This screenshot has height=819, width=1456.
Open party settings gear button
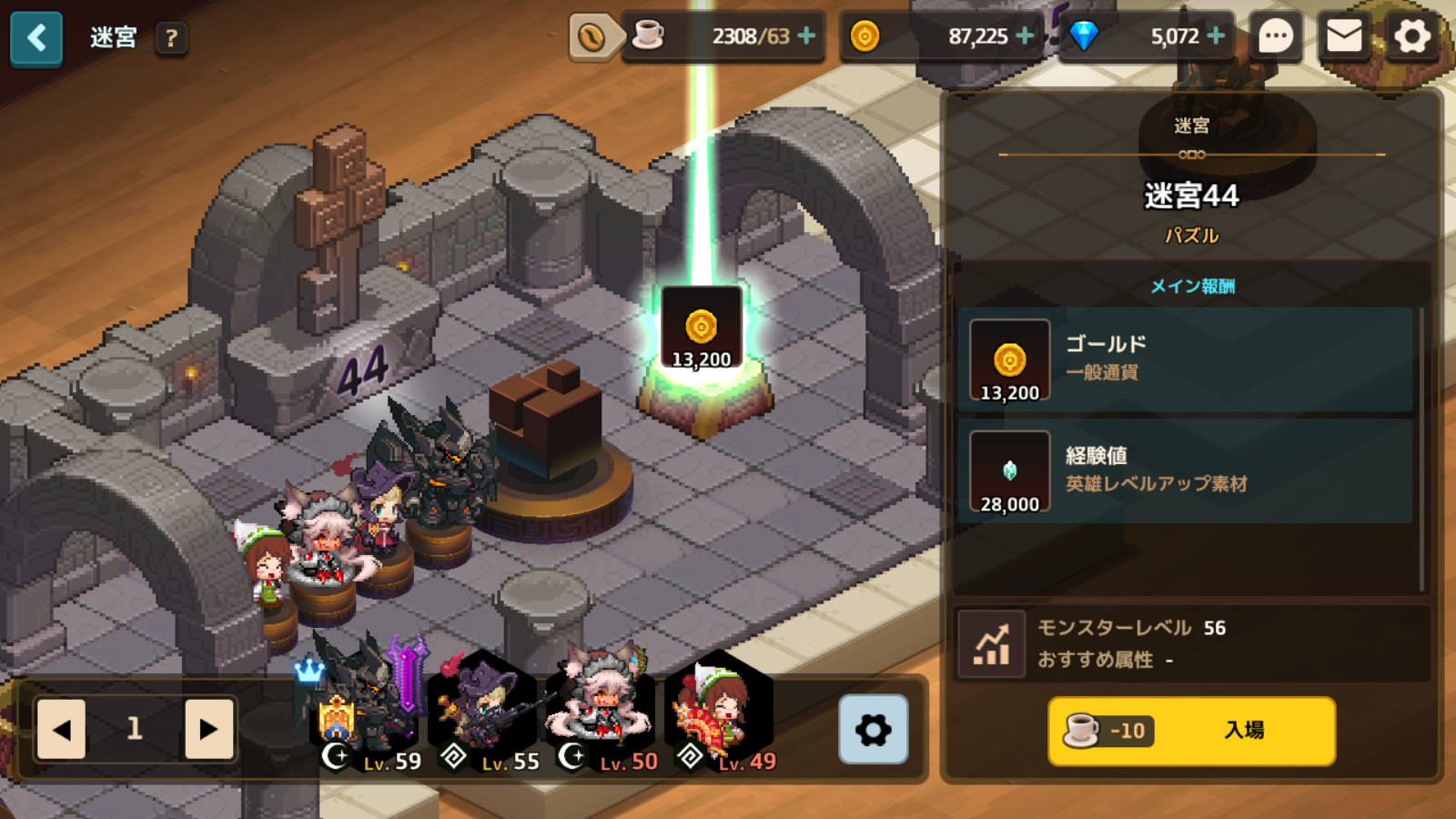[873, 729]
